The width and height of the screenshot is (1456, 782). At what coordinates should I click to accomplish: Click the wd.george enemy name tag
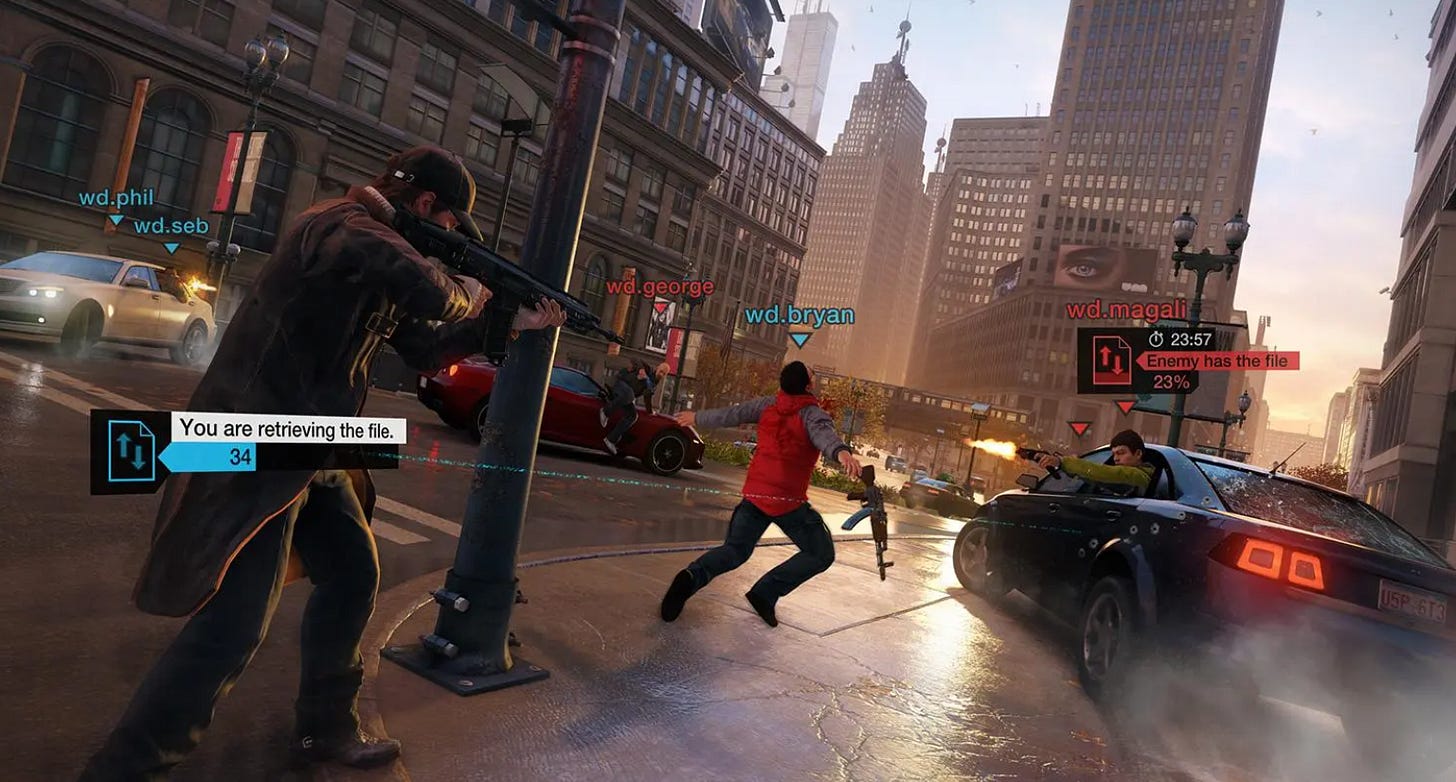pos(660,288)
